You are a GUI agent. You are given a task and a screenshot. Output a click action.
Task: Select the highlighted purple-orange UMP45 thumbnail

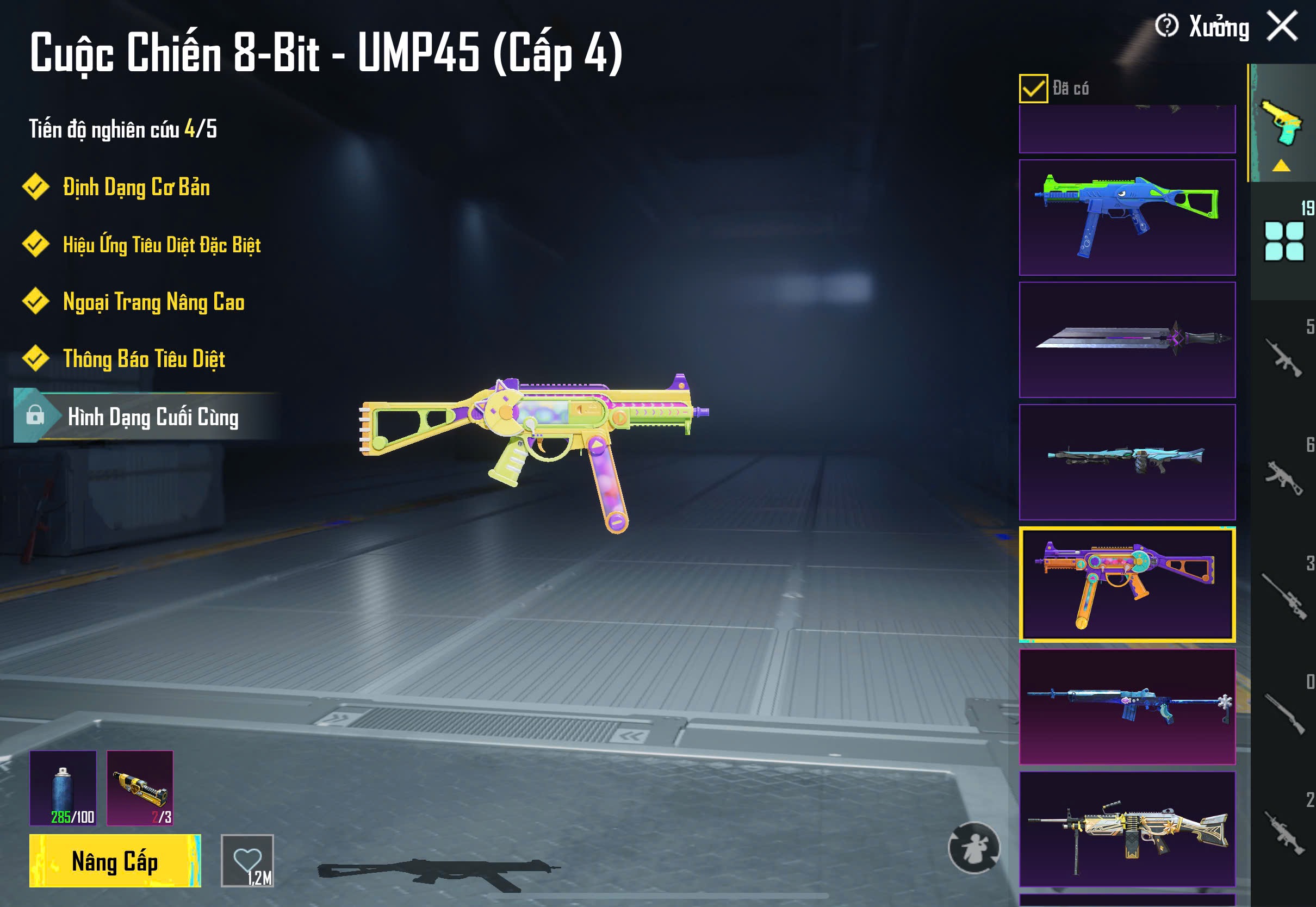(1127, 584)
